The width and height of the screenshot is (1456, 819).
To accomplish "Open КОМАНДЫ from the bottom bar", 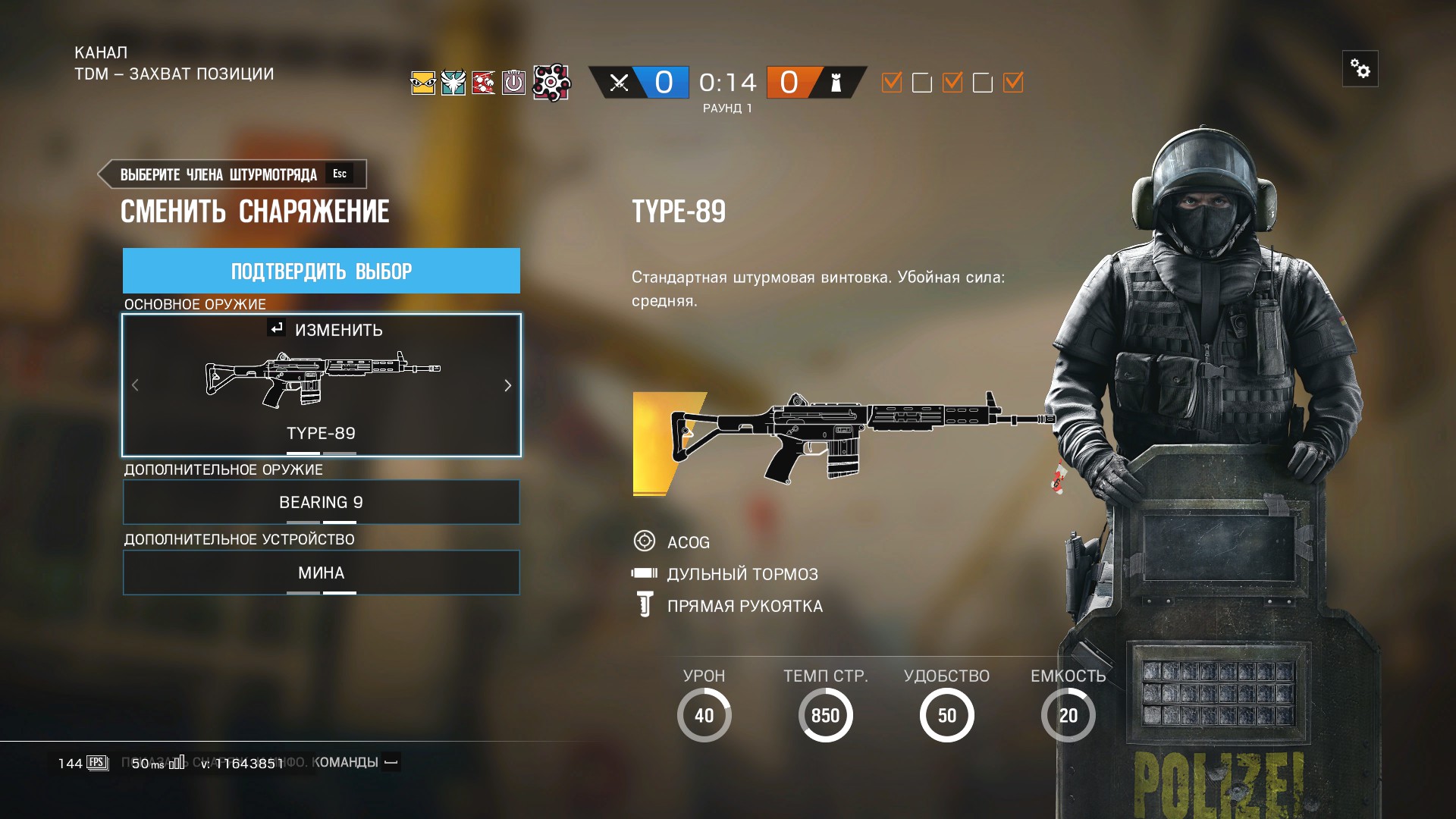I will click(348, 762).
